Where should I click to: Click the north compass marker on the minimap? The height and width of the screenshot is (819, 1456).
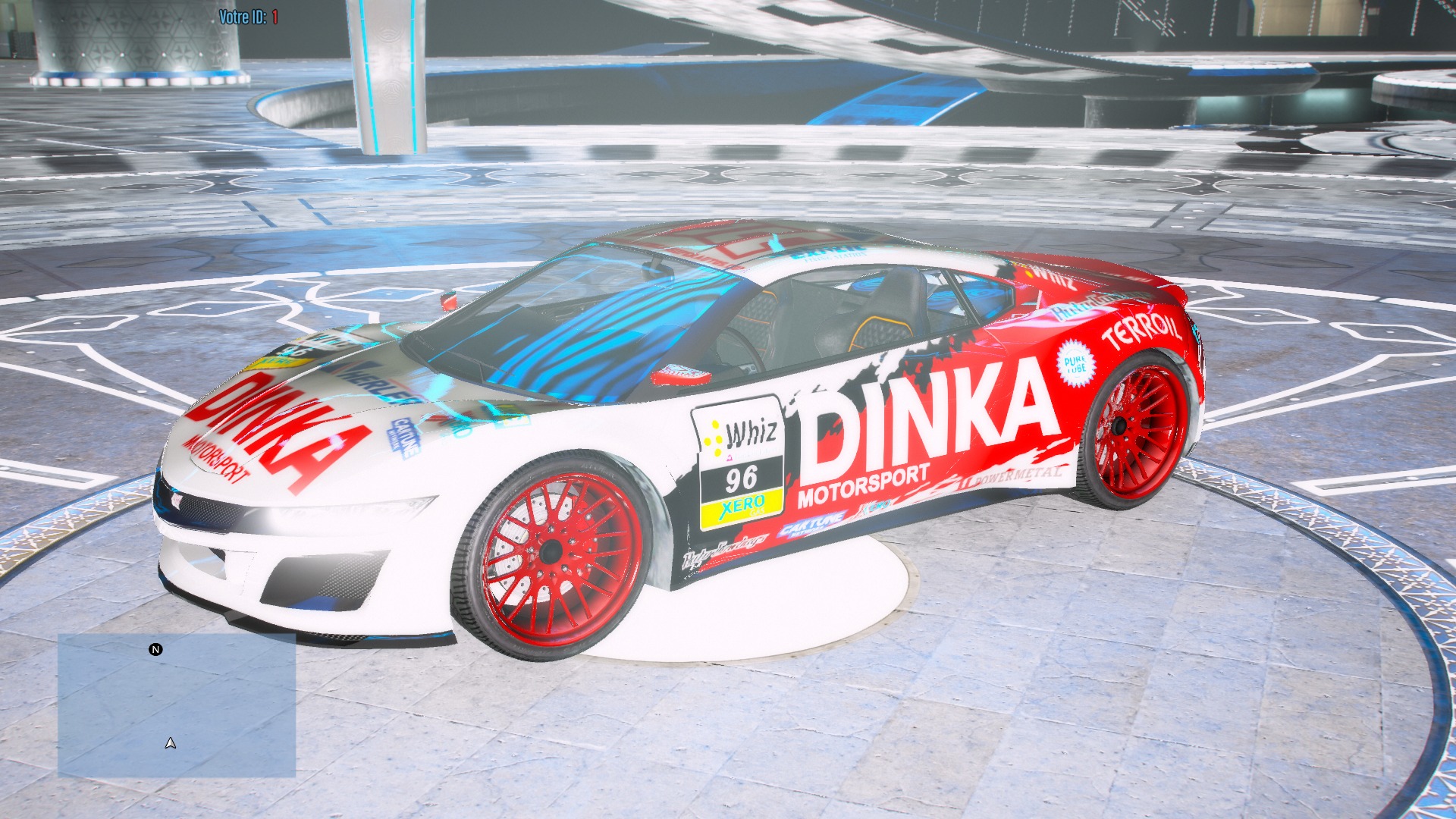(x=155, y=650)
